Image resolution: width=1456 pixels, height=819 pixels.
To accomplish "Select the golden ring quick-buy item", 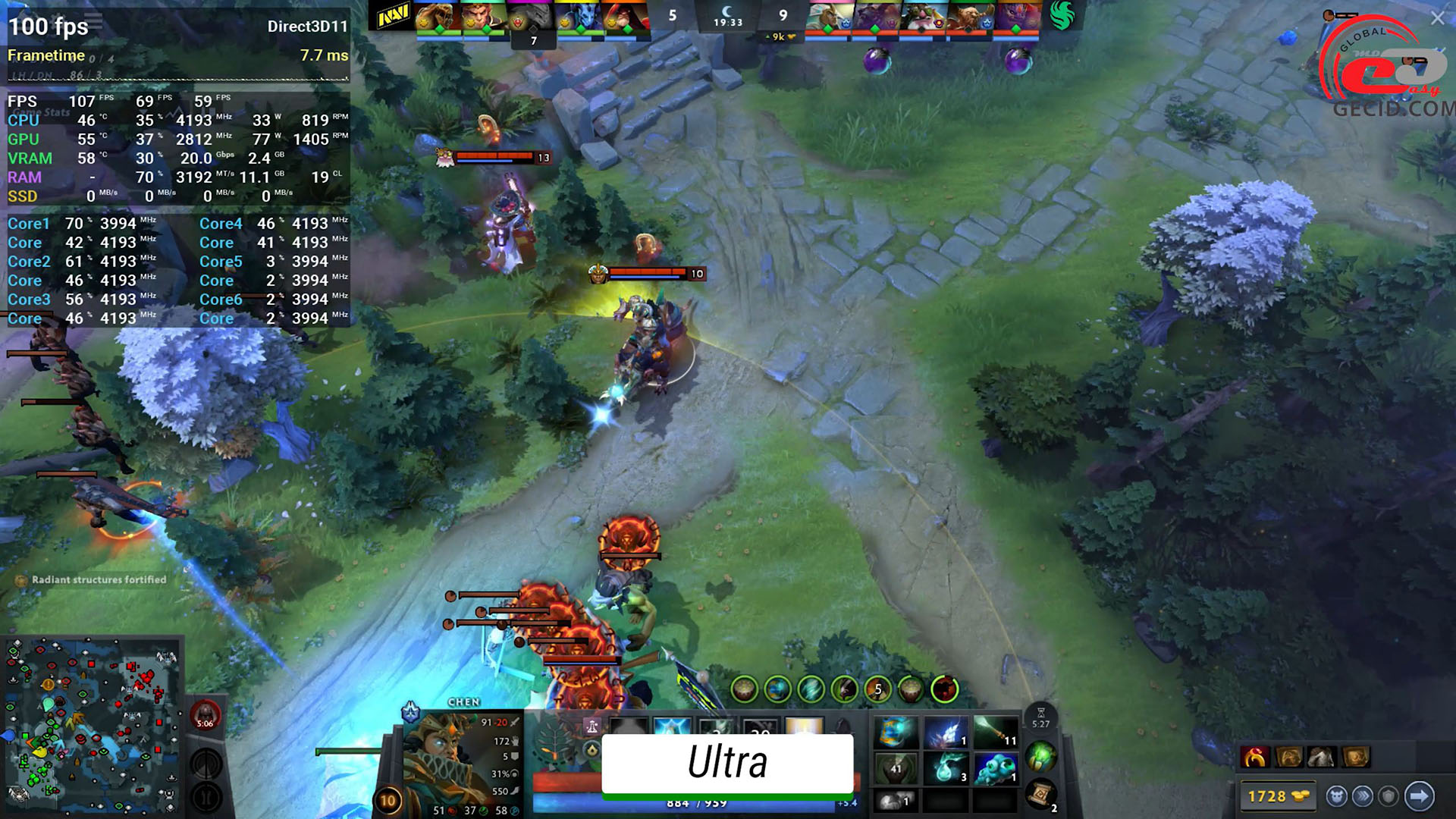I will point(1255,757).
